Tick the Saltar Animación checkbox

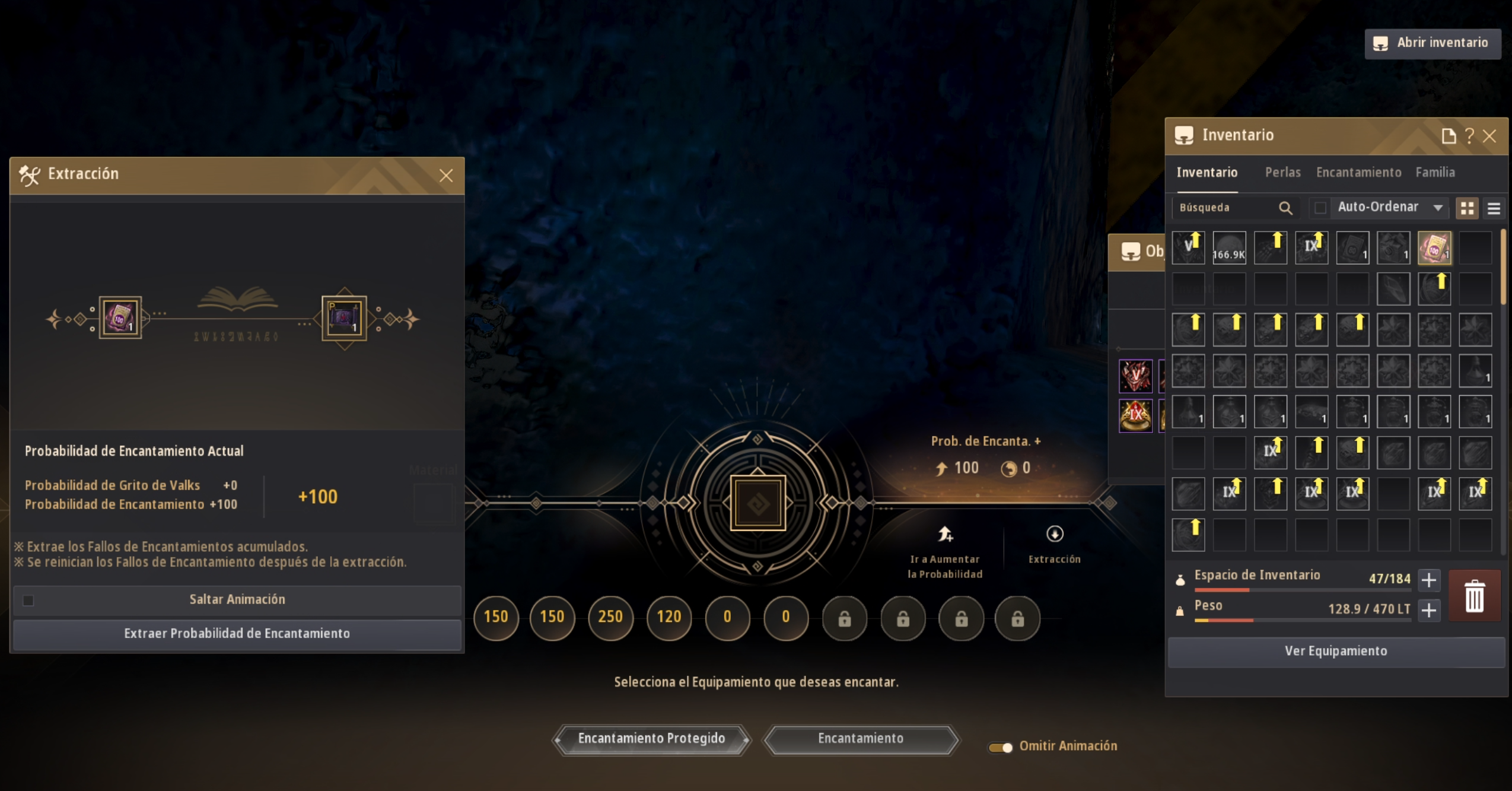coord(28,601)
